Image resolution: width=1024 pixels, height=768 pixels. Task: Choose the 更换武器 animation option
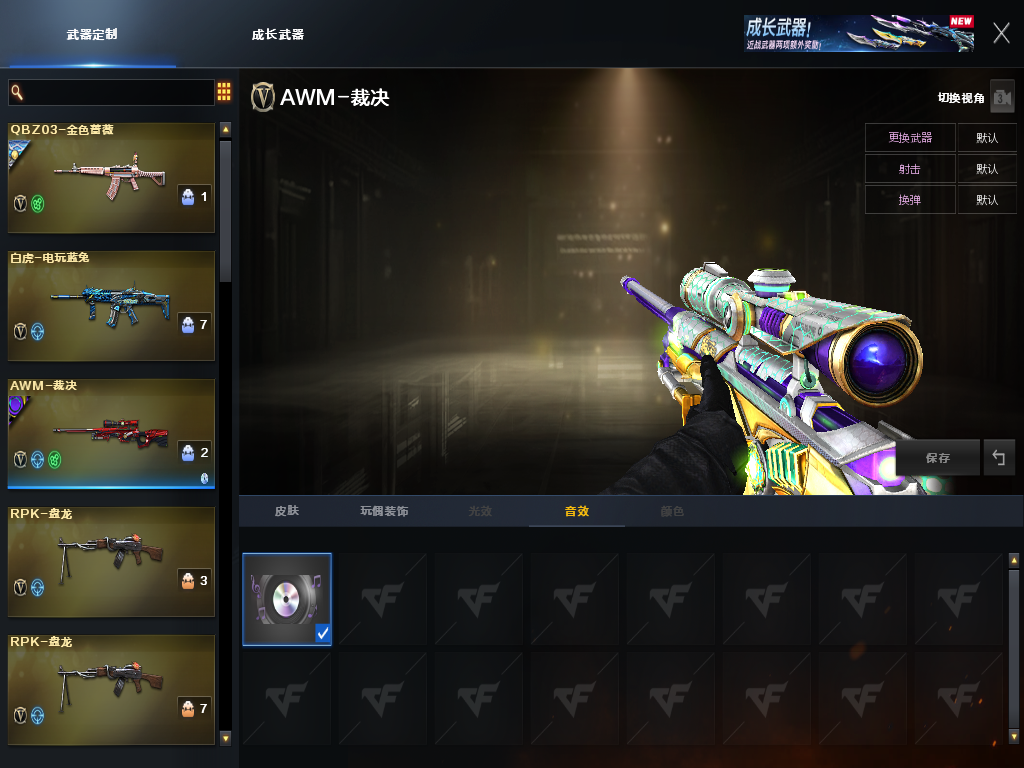click(910, 138)
